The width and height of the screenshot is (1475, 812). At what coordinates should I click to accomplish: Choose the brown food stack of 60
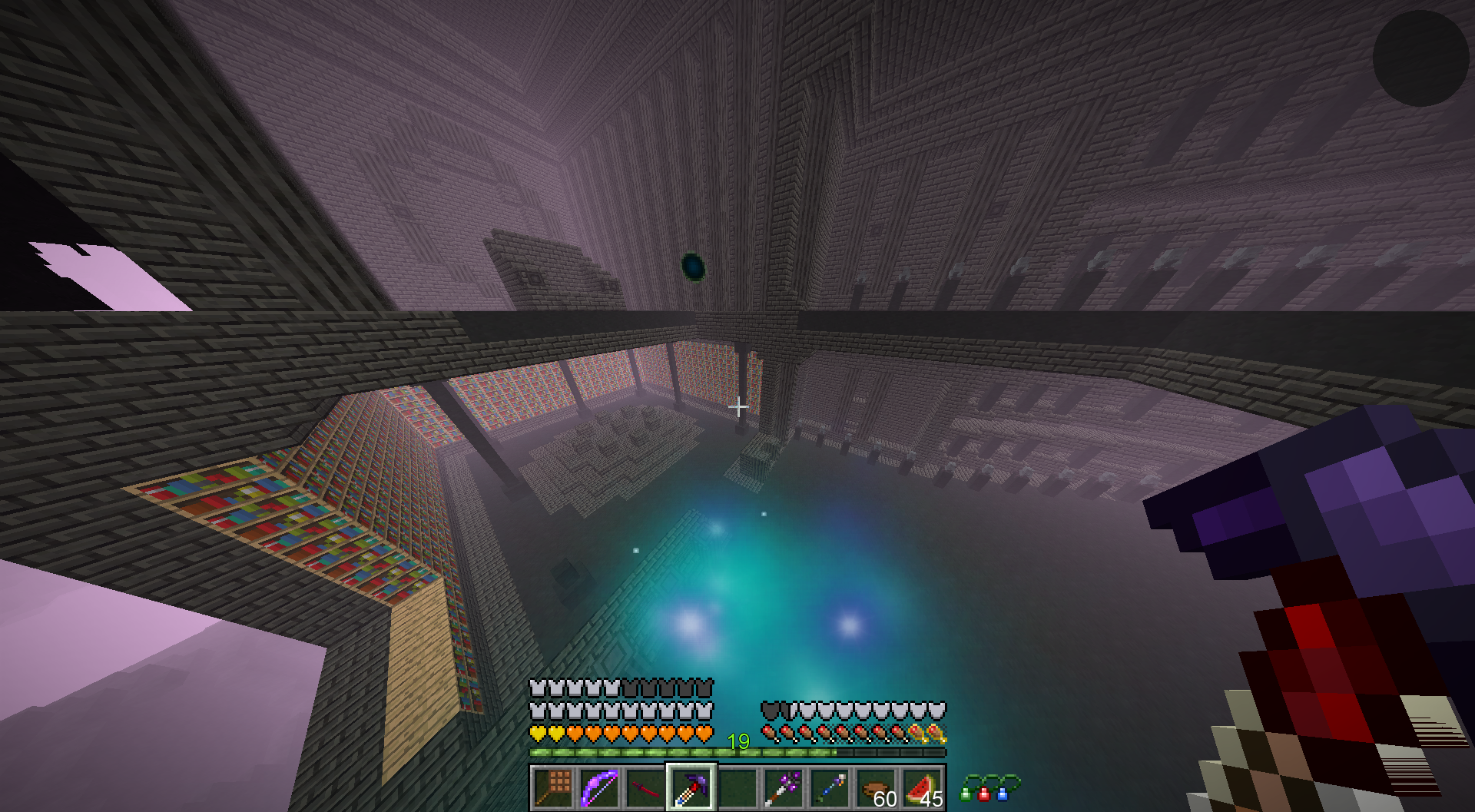pyautogui.click(x=877, y=788)
